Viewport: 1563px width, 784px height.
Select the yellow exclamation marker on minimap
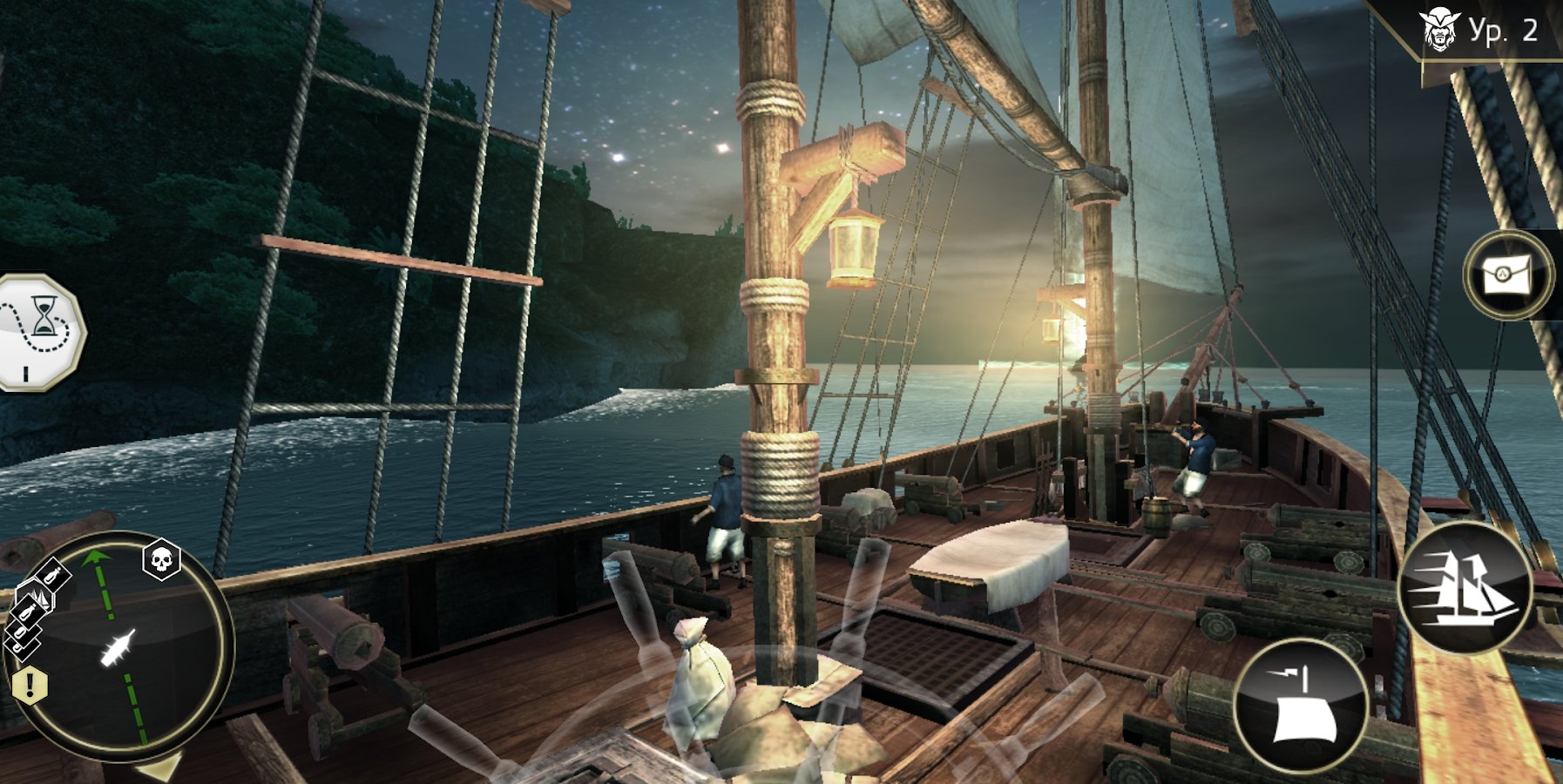tap(30, 685)
